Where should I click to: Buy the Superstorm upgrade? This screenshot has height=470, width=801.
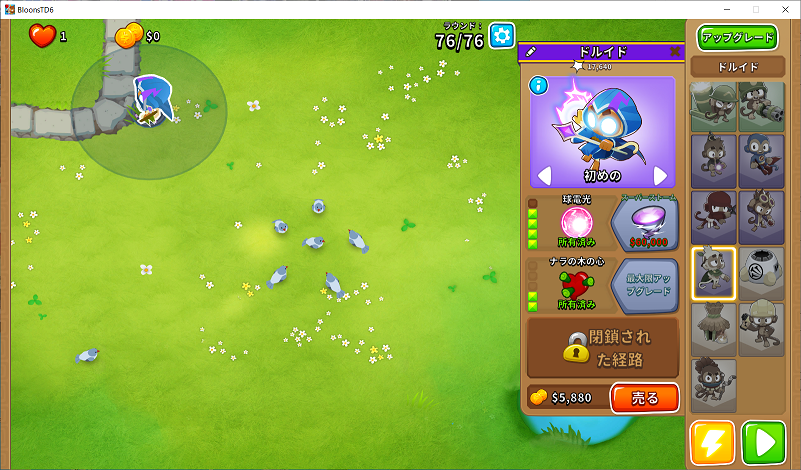645,223
